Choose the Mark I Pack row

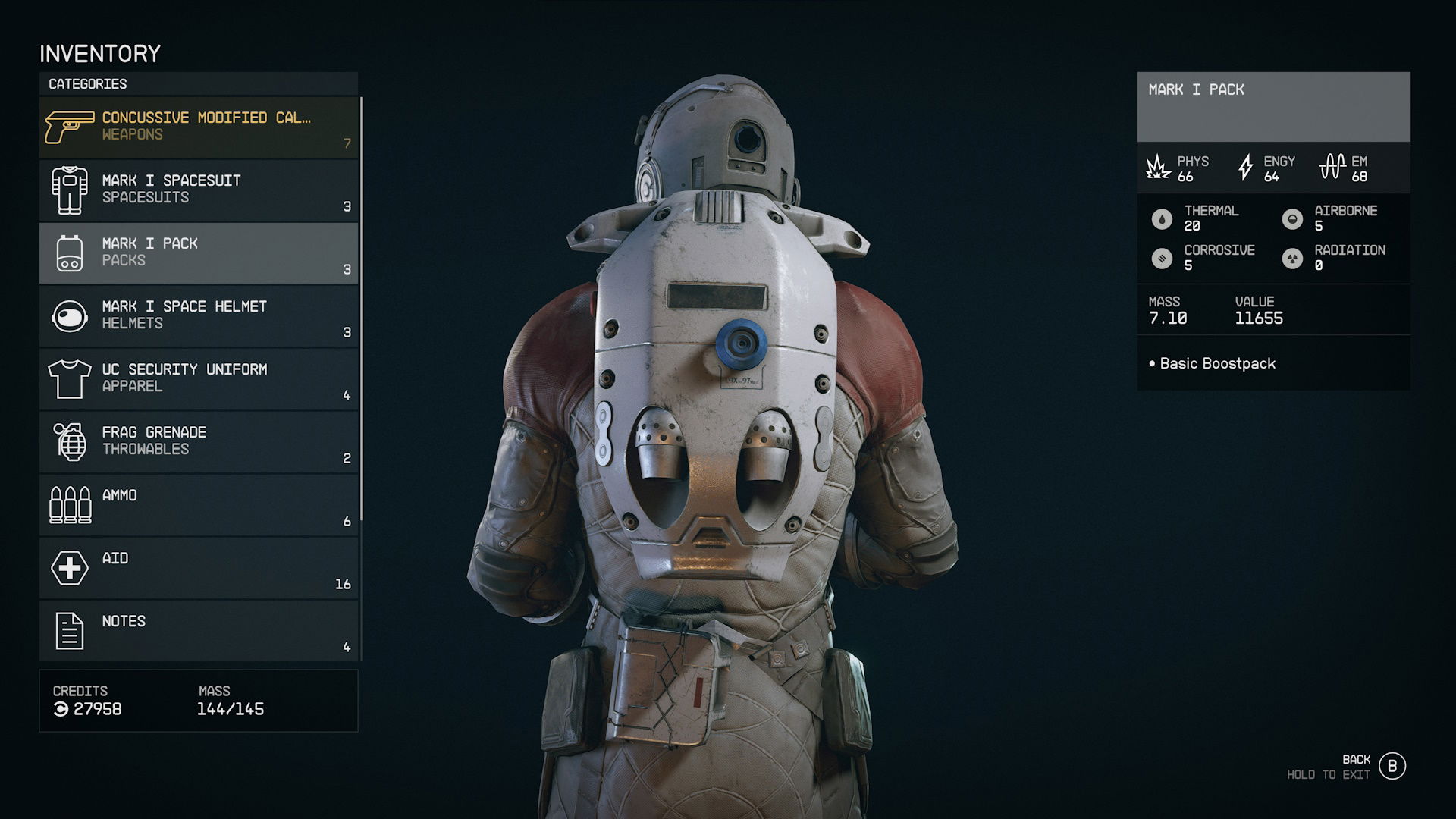pyautogui.click(x=199, y=253)
